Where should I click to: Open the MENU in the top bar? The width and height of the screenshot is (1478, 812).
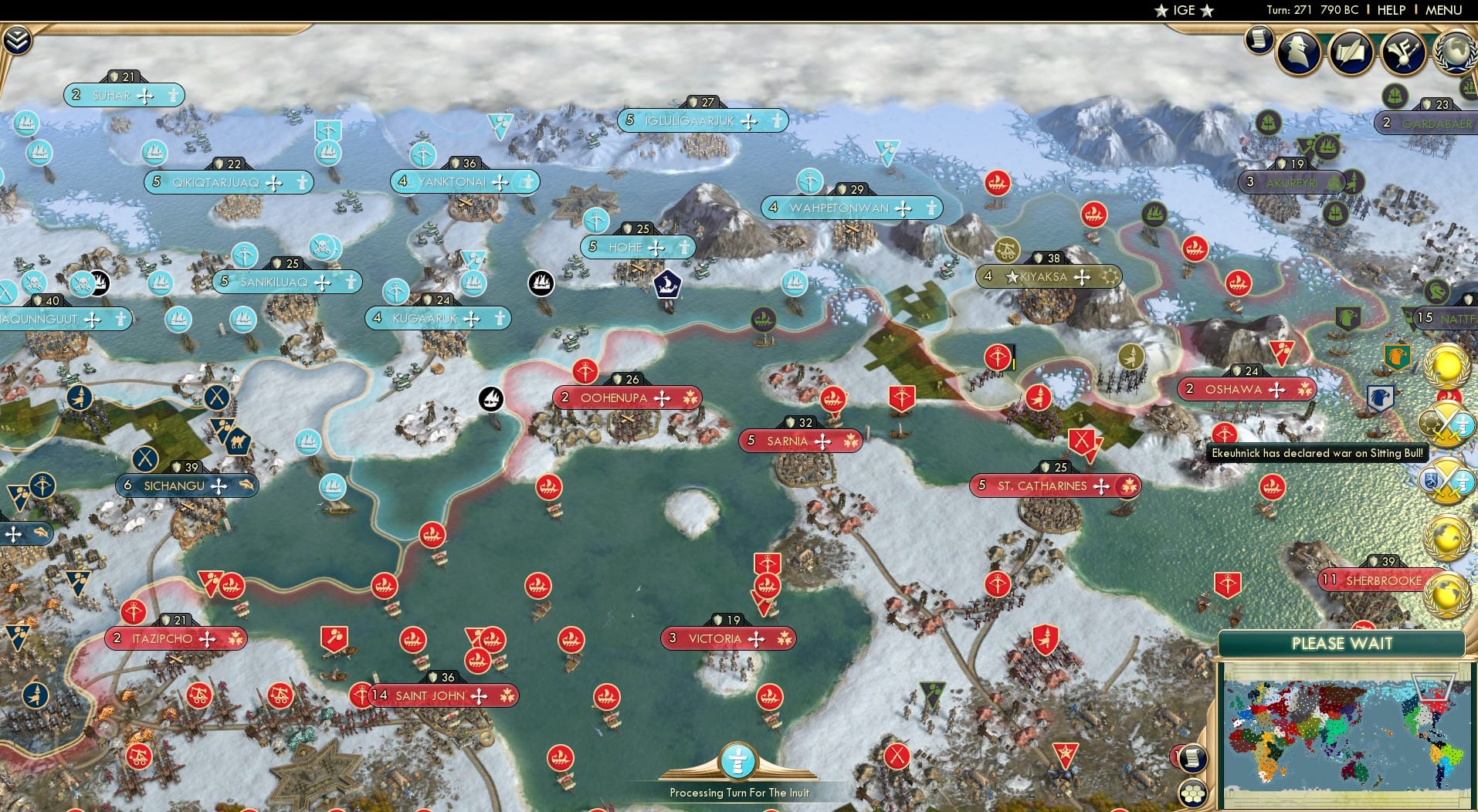tap(1446, 10)
